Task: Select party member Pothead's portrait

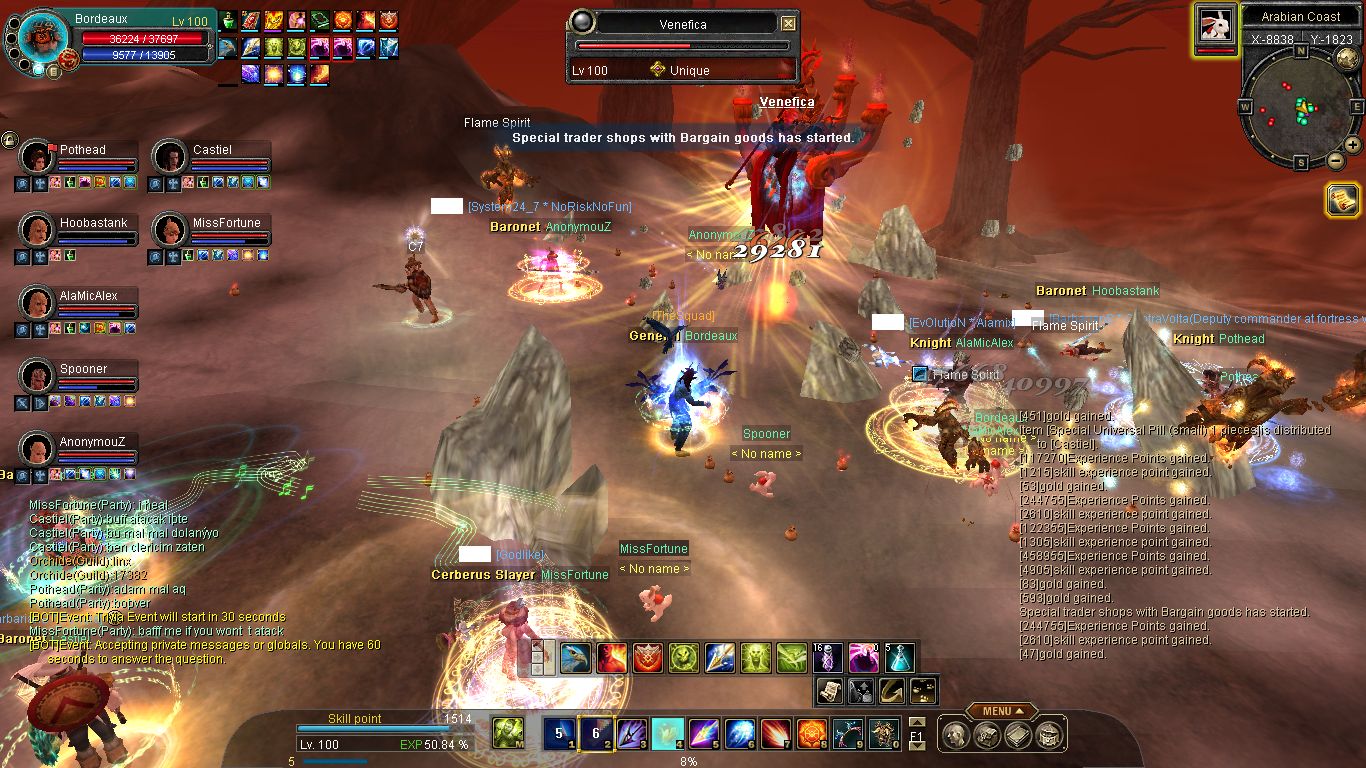Action: 38,157
